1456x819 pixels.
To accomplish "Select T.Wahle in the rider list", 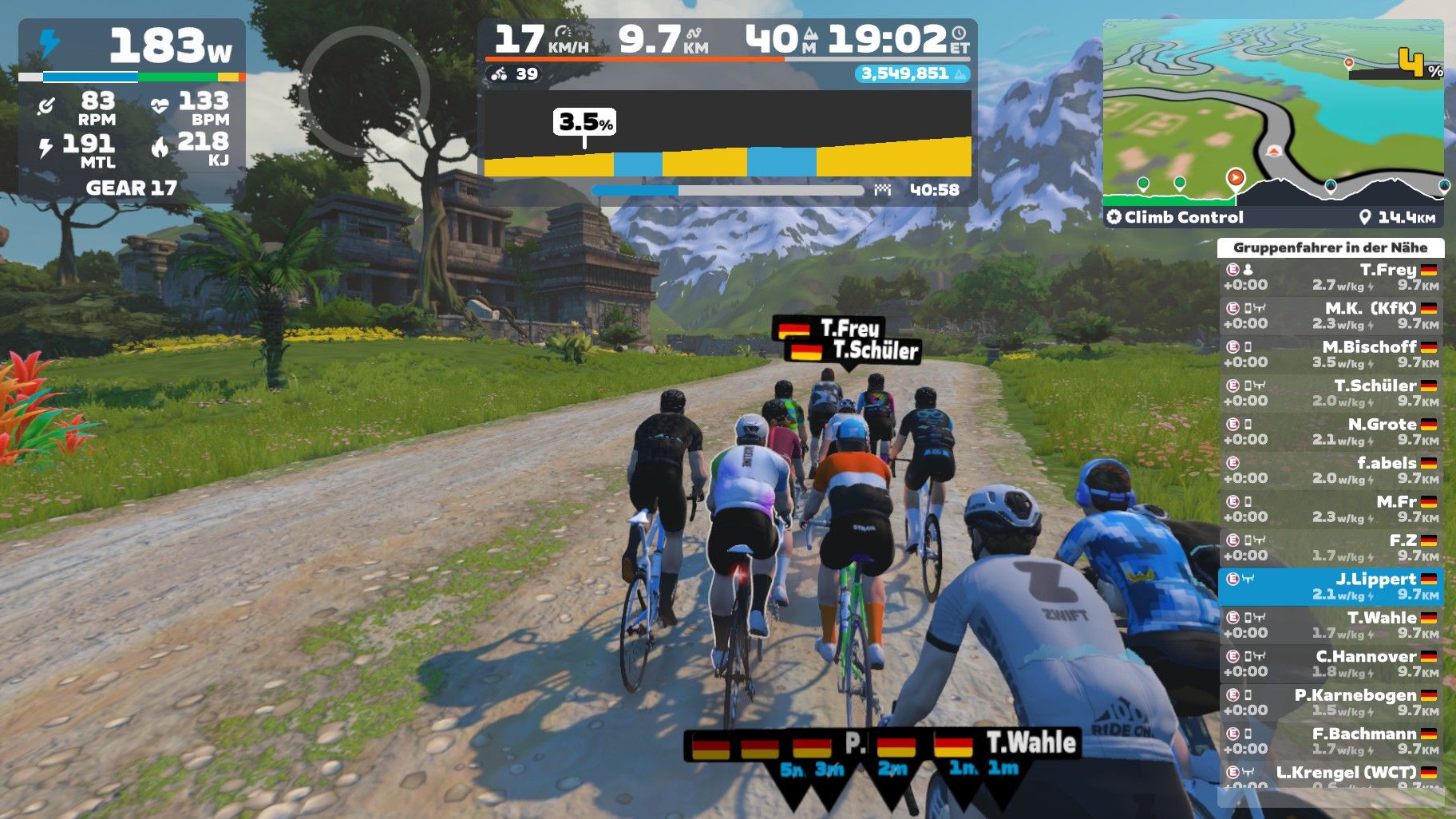I will [1331, 625].
